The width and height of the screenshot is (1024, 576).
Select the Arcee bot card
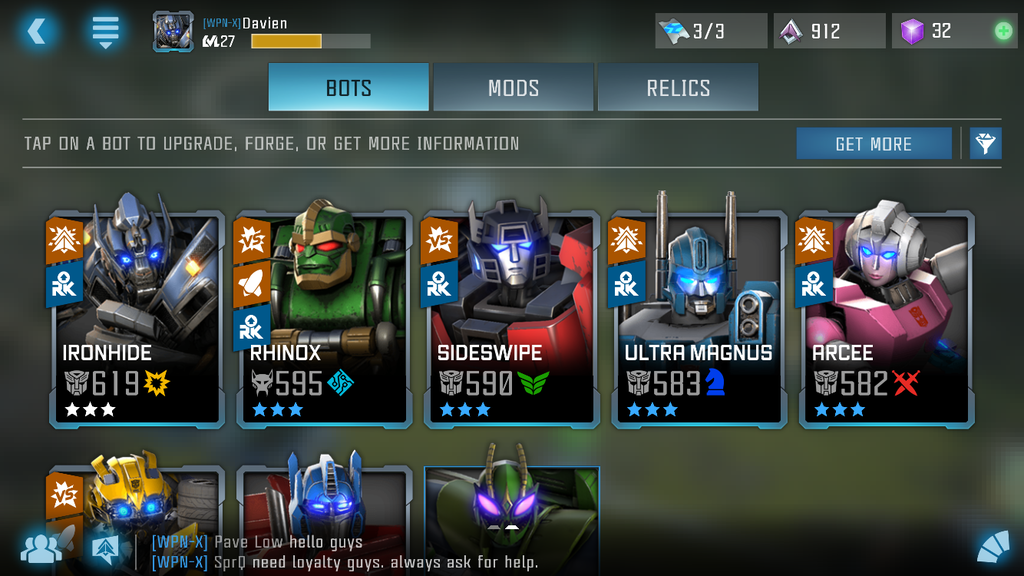(885, 320)
